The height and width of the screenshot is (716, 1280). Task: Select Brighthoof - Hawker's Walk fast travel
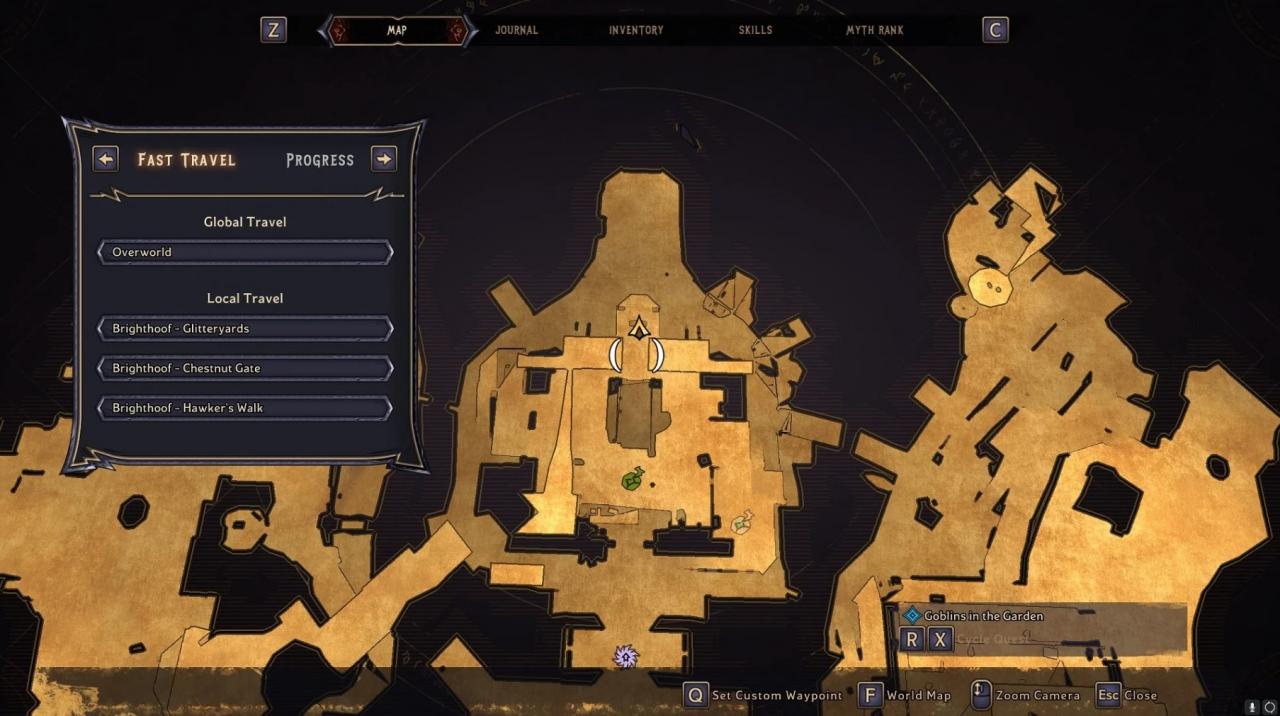pyautogui.click(x=245, y=408)
